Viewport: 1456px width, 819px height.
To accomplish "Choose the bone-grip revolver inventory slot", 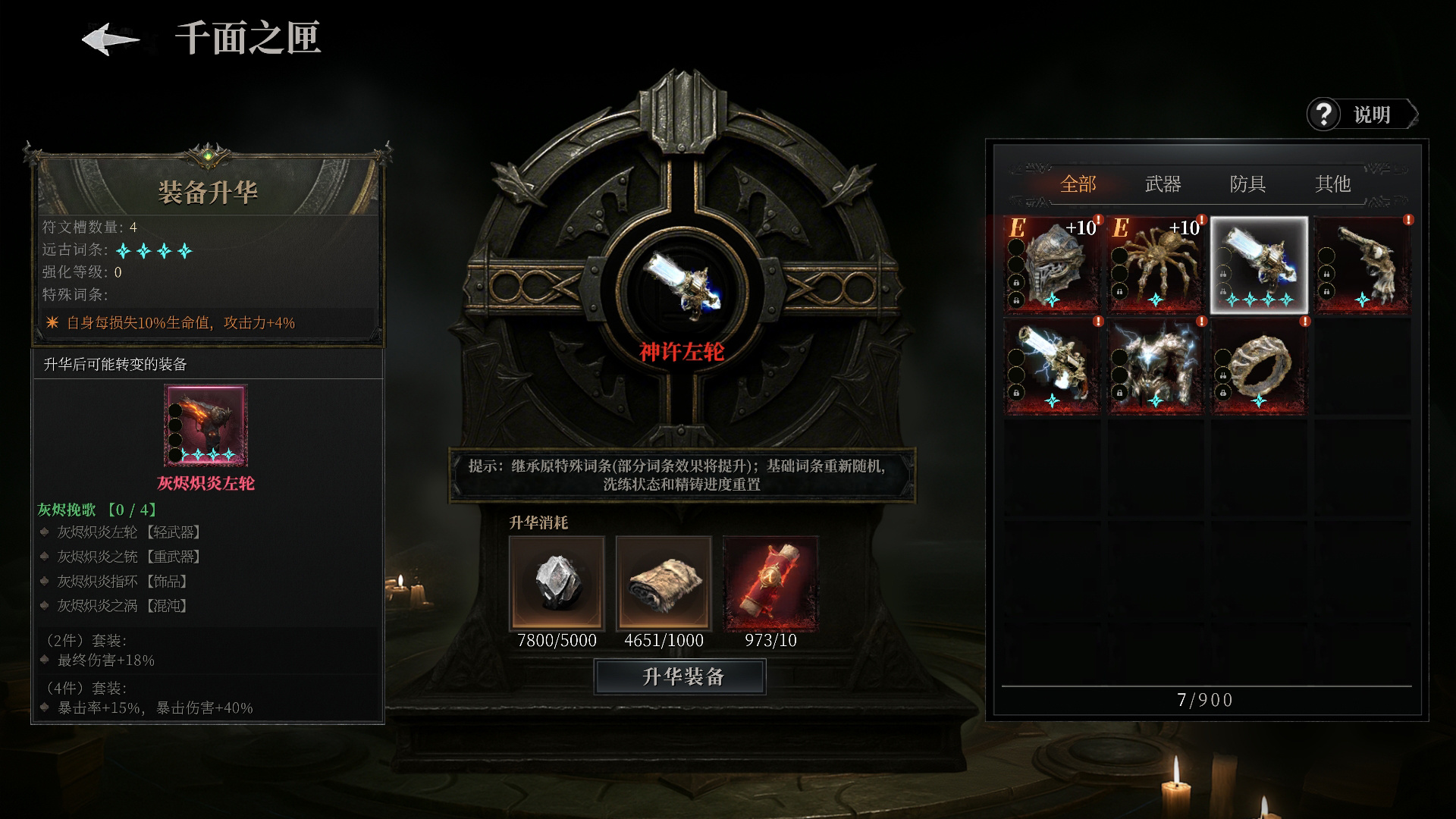I will 1363,265.
